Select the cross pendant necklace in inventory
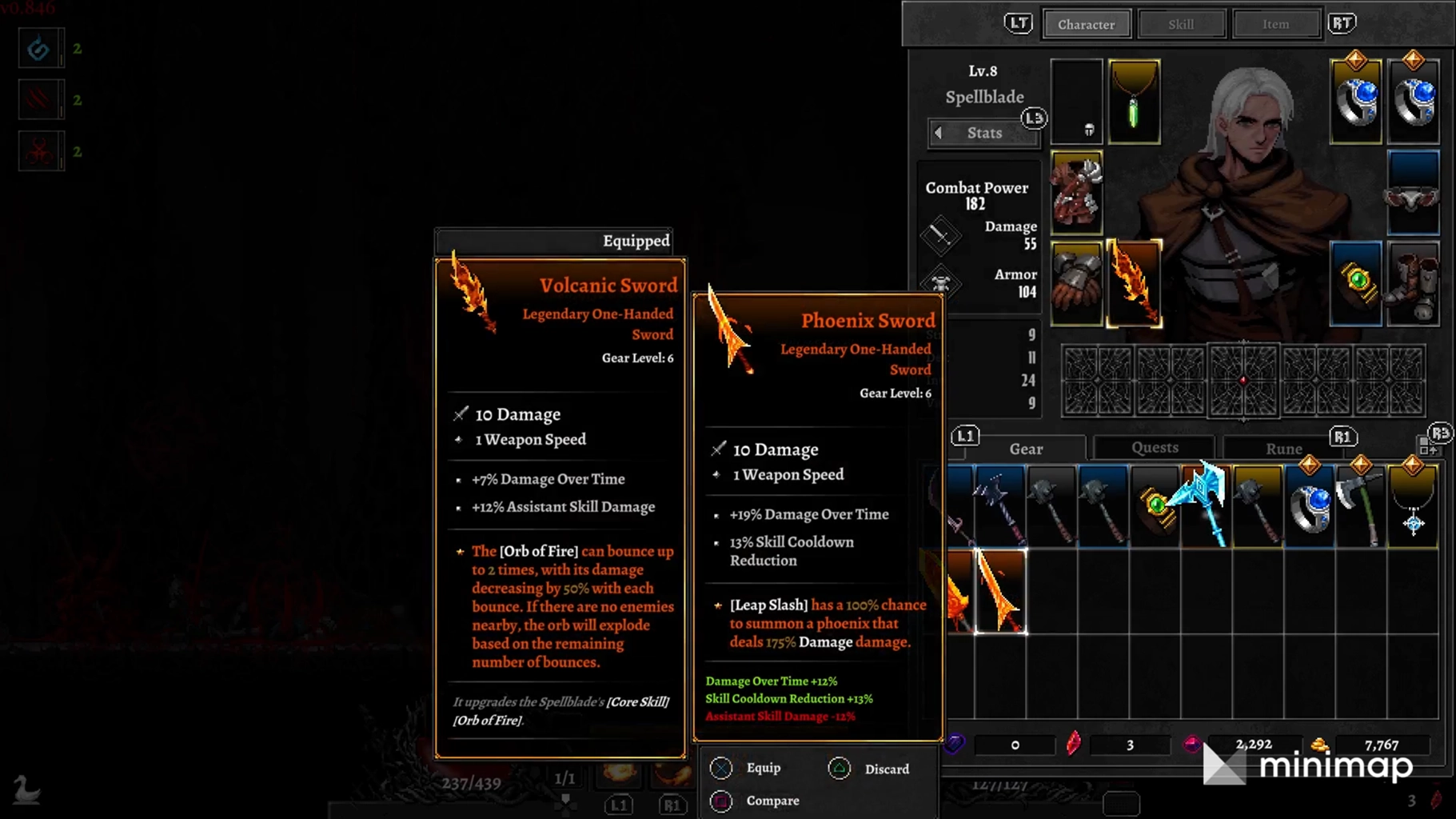Screen dimensions: 1456x819 click(1413, 505)
